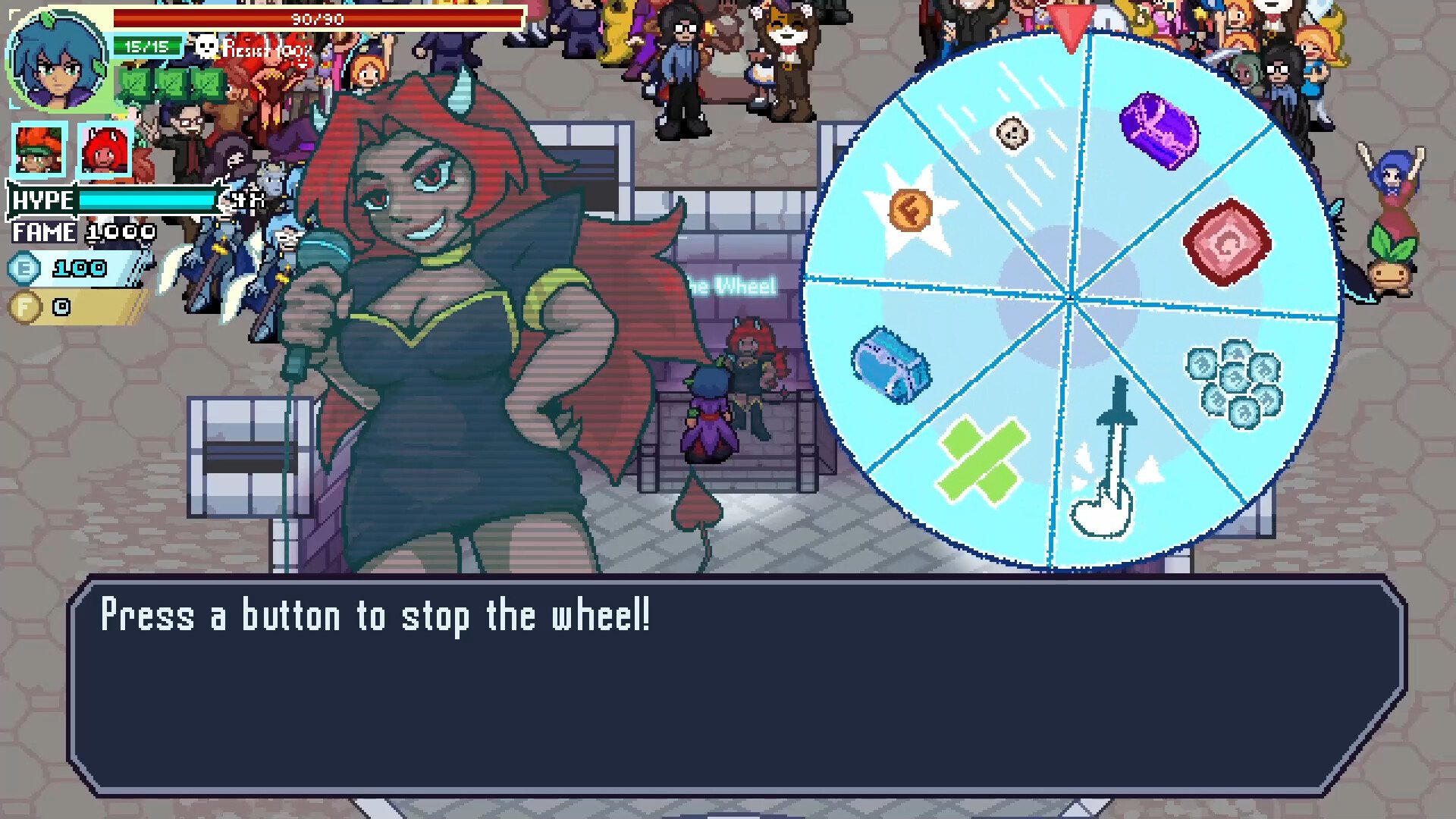Select the pile of coins wheel segment
Viewport: 1456px width, 819px height.
pos(1234,381)
